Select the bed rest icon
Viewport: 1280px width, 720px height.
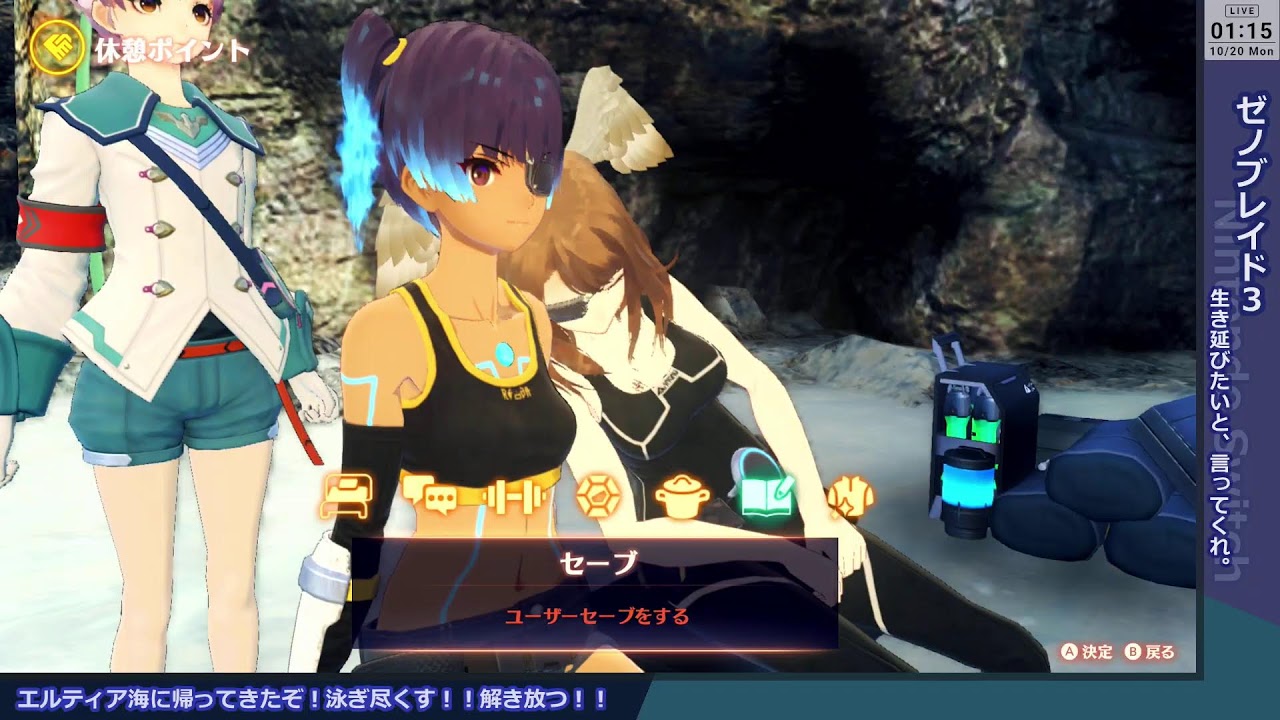click(x=347, y=495)
